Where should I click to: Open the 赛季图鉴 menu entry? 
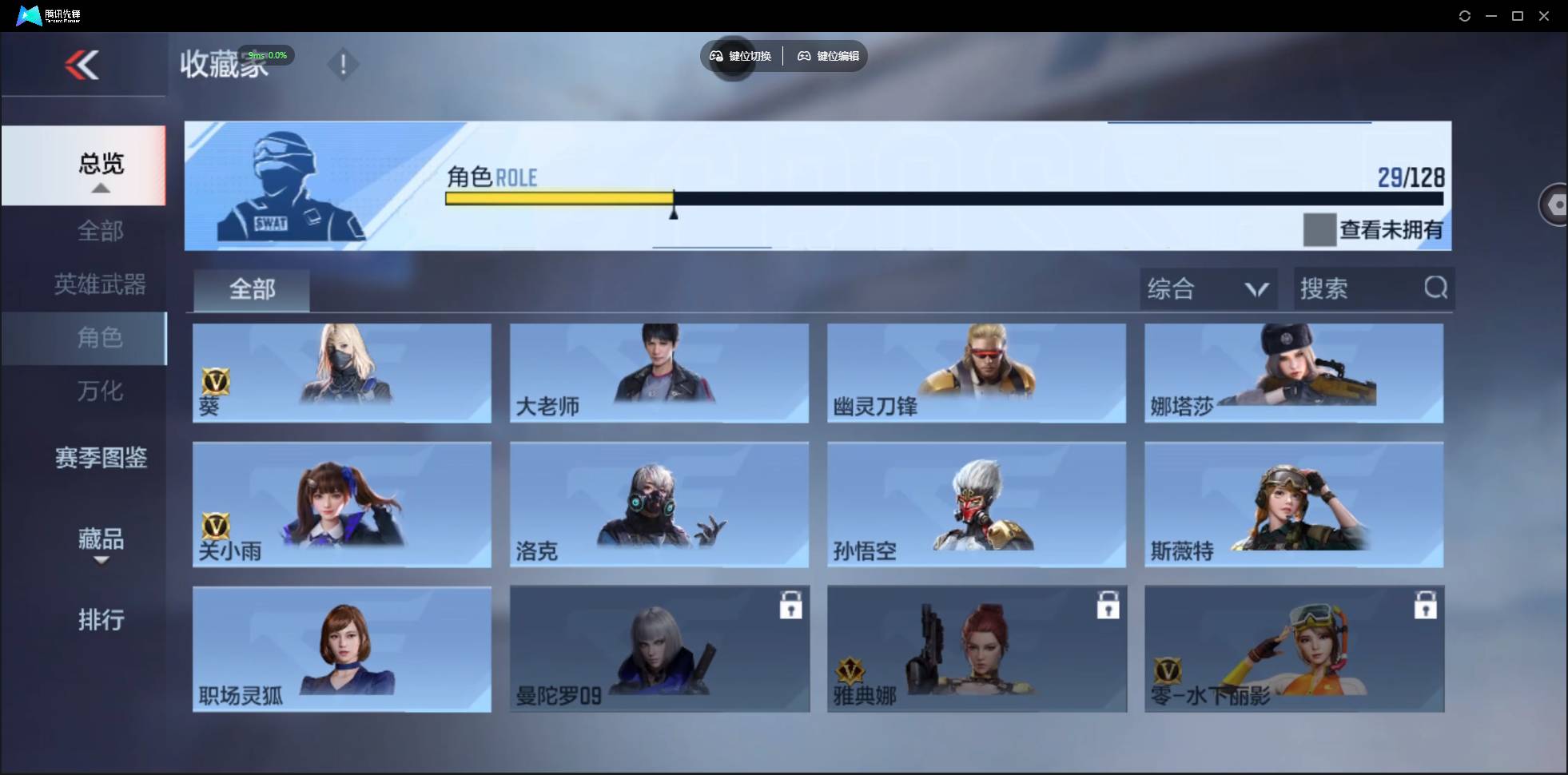click(100, 458)
